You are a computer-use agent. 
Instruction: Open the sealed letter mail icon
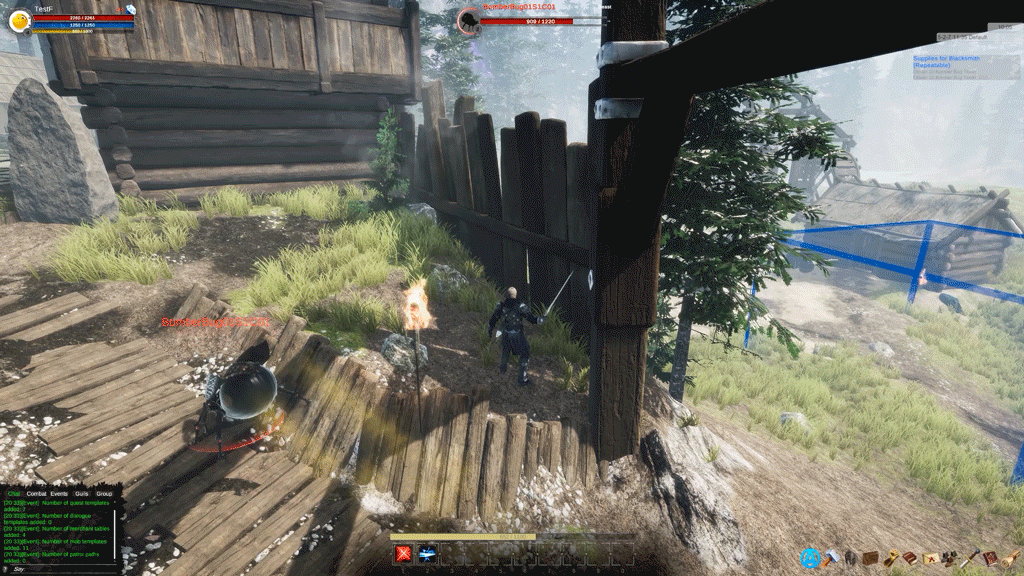point(931,558)
